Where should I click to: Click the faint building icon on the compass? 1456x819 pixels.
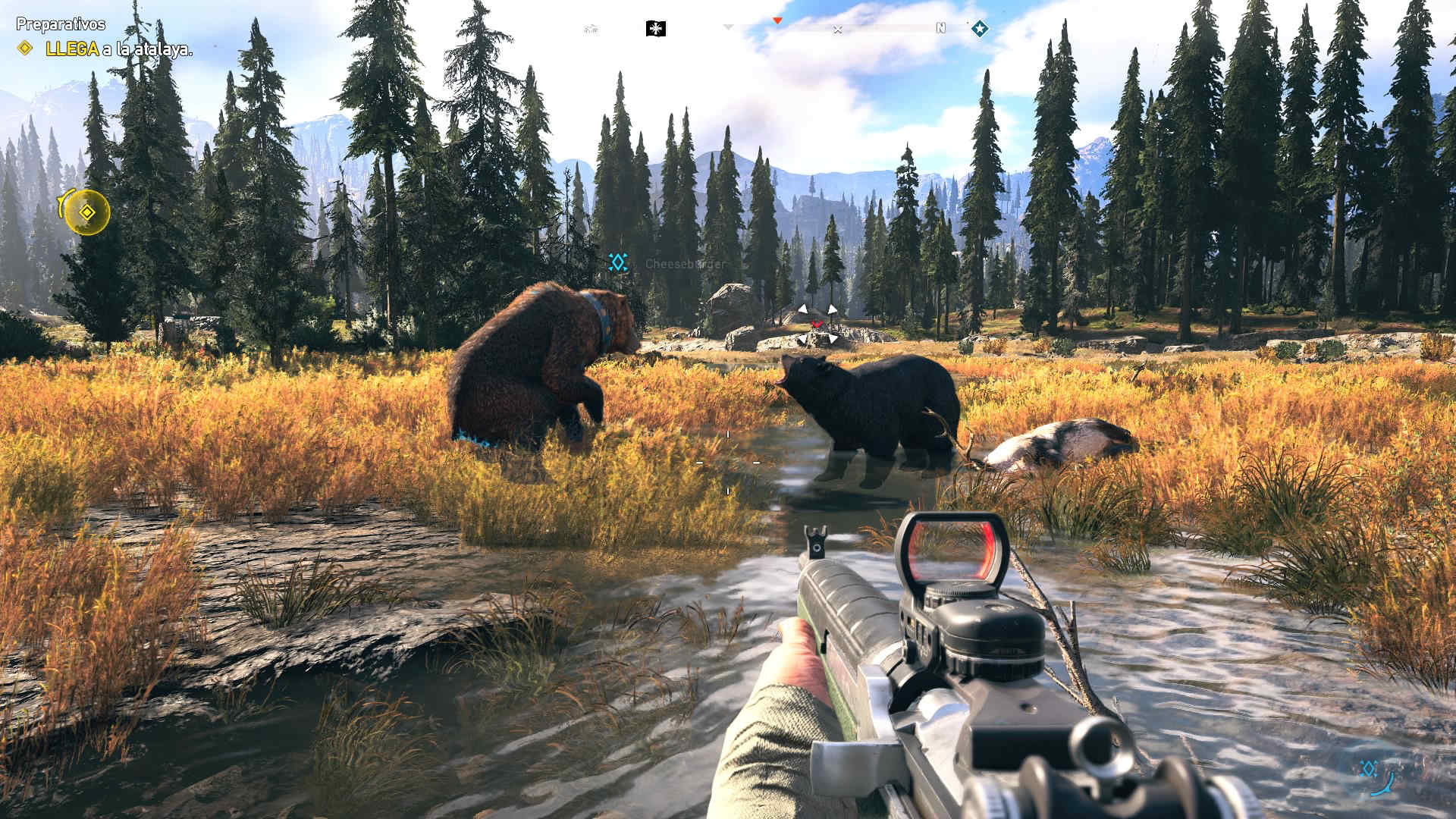[x=591, y=30]
